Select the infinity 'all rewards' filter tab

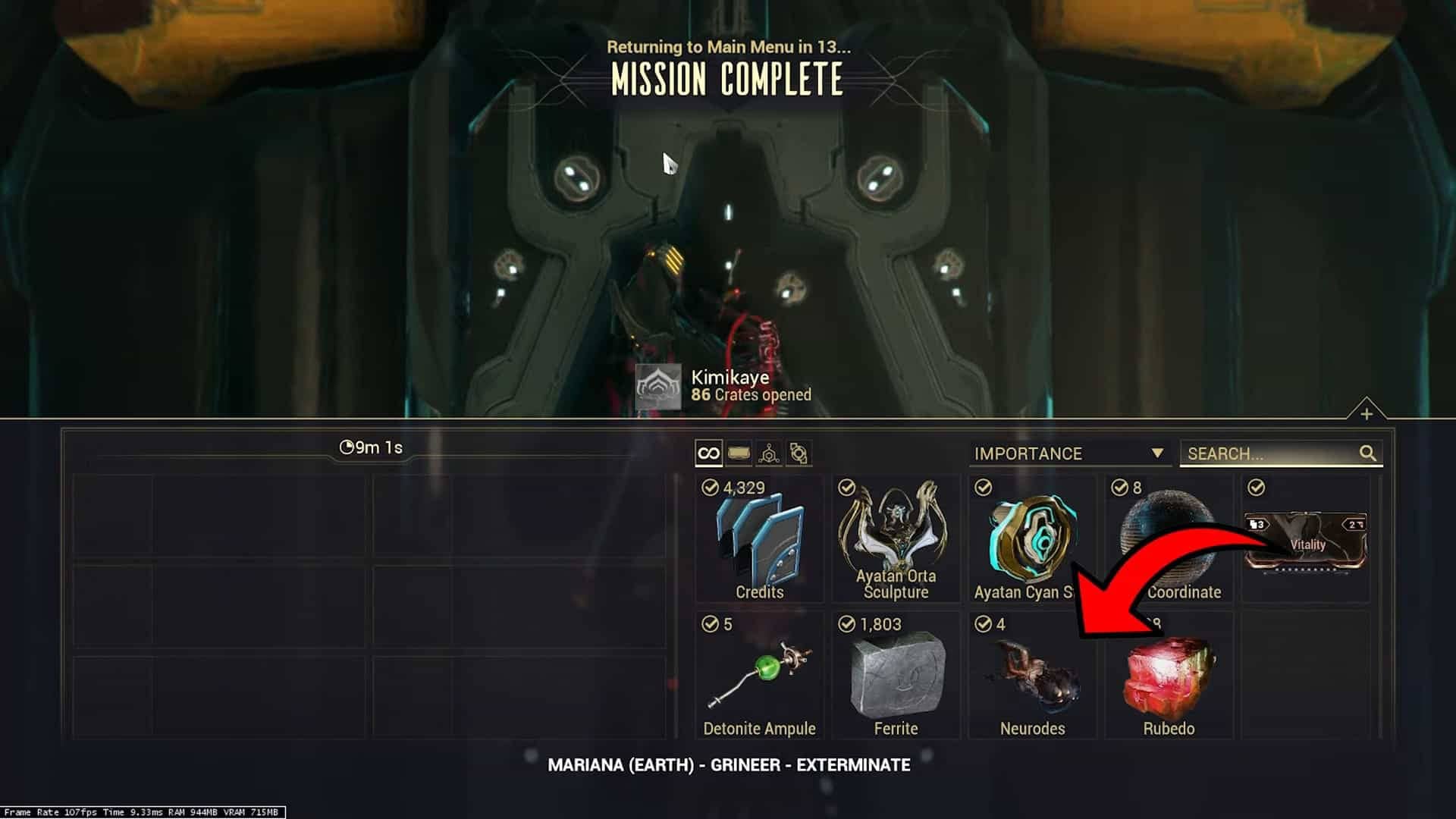coord(708,453)
